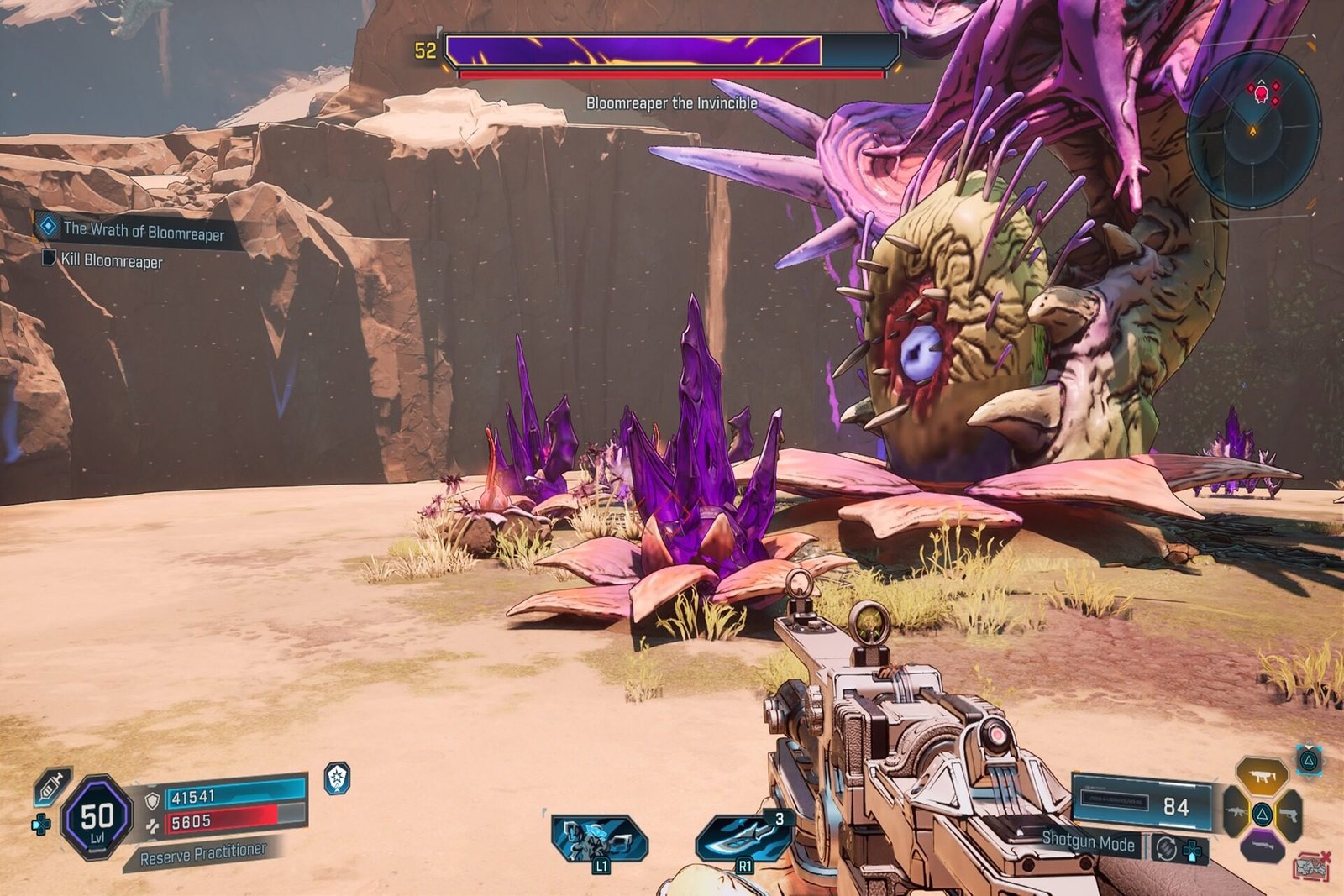The image size is (1344, 896).
Task: Select the yellow SMG in the weapon wheel
Action: click(x=1262, y=776)
